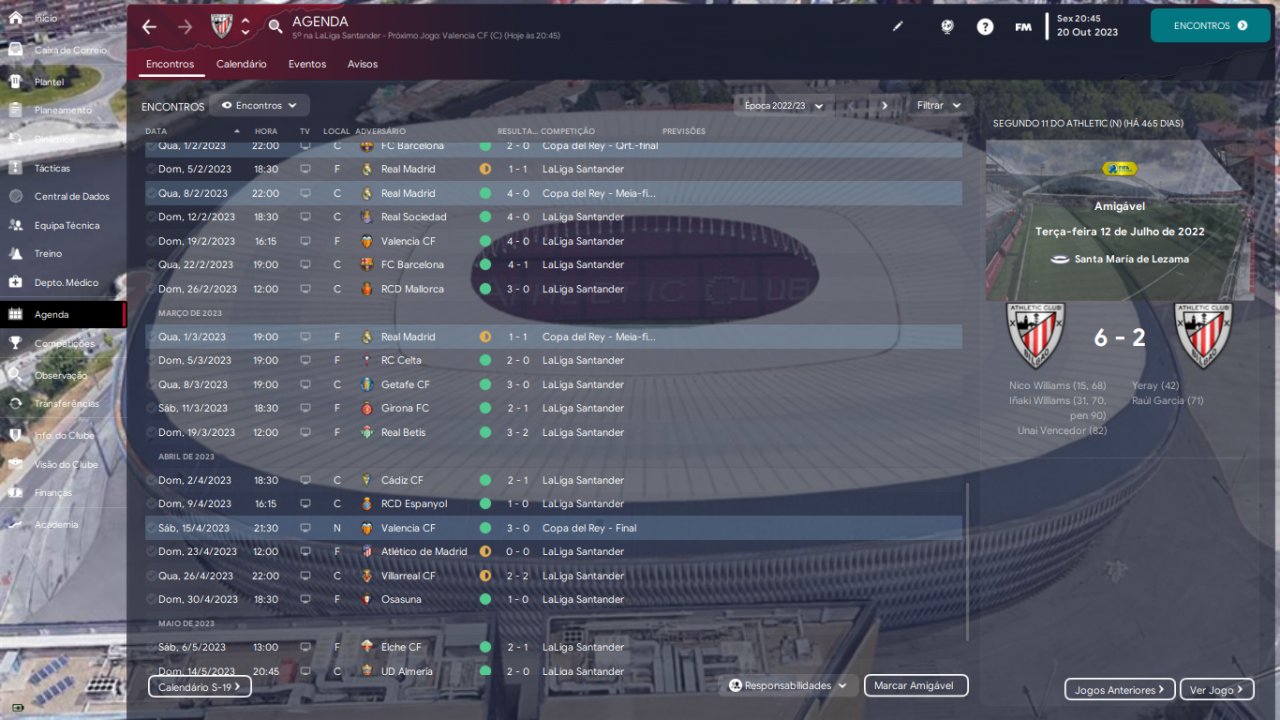Open the Responsabilidades dropdown
Image resolution: width=1280 pixels, height=720 pixels.
788,686
